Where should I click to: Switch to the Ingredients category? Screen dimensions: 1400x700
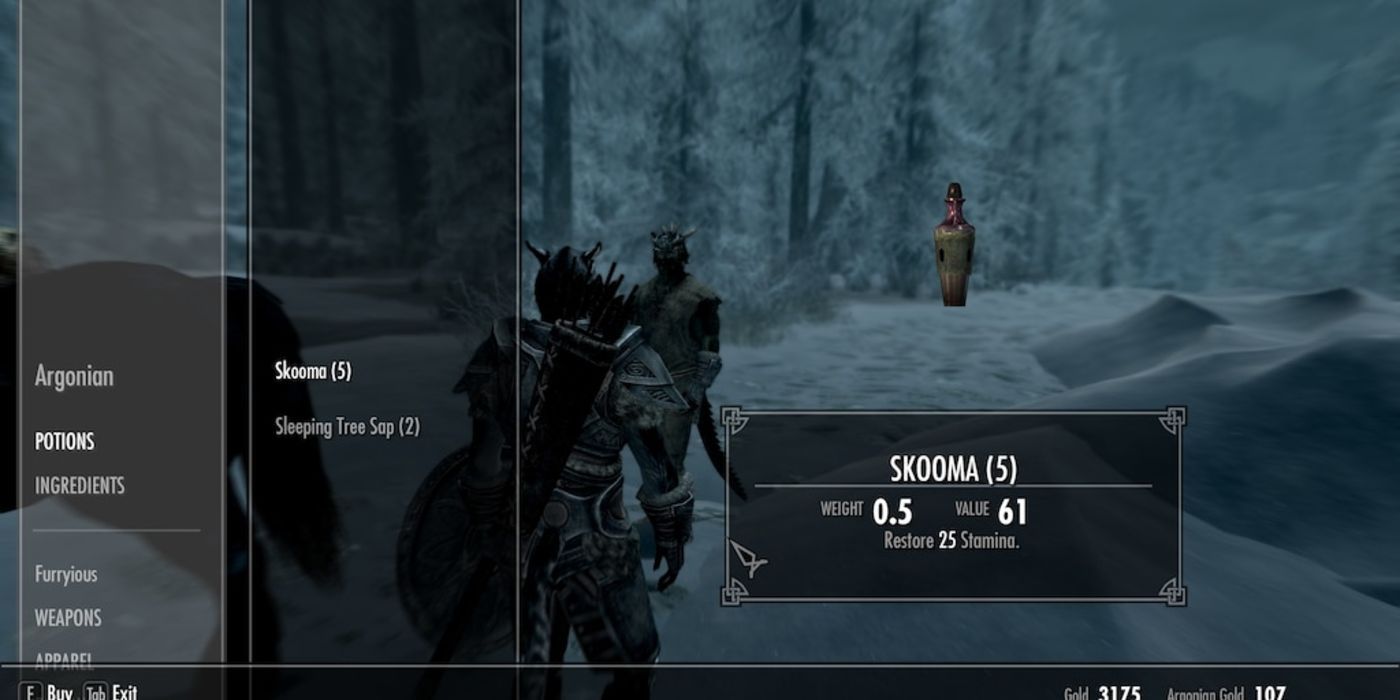pos(80,486)
